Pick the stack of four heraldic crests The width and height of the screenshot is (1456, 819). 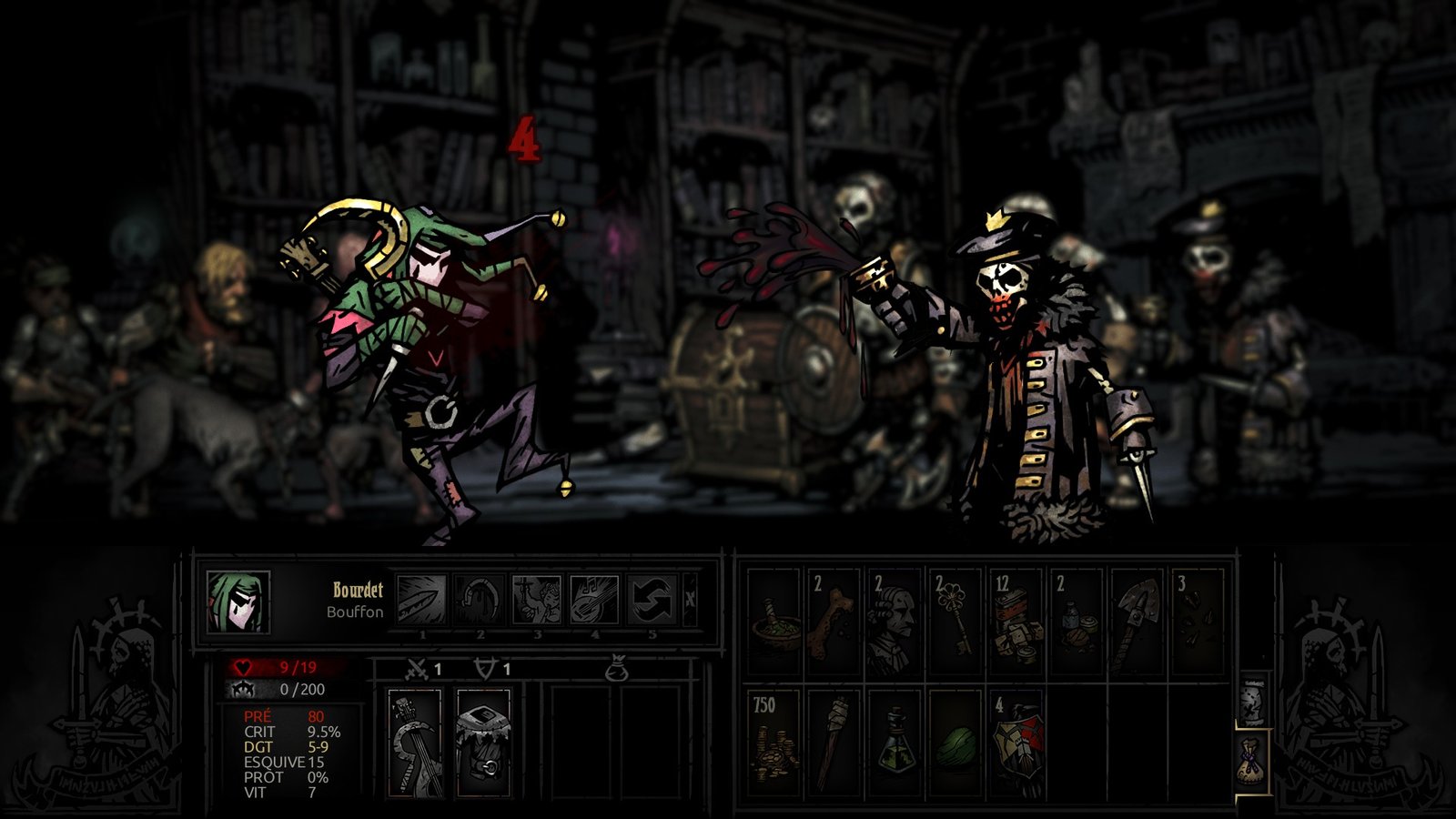[1016, 743]
